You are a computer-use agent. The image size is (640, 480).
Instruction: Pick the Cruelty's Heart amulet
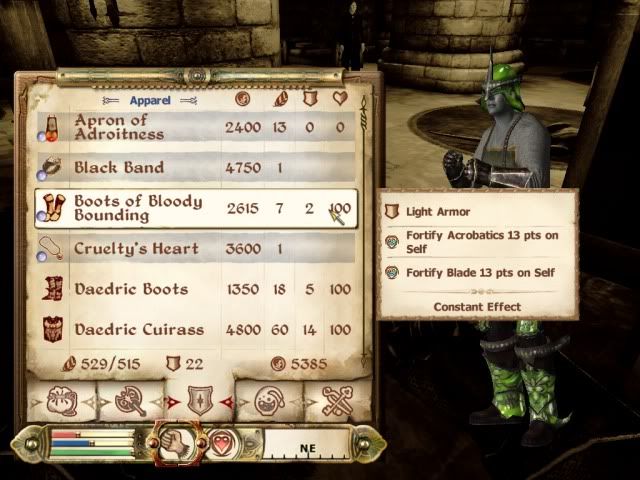(190, 249)
